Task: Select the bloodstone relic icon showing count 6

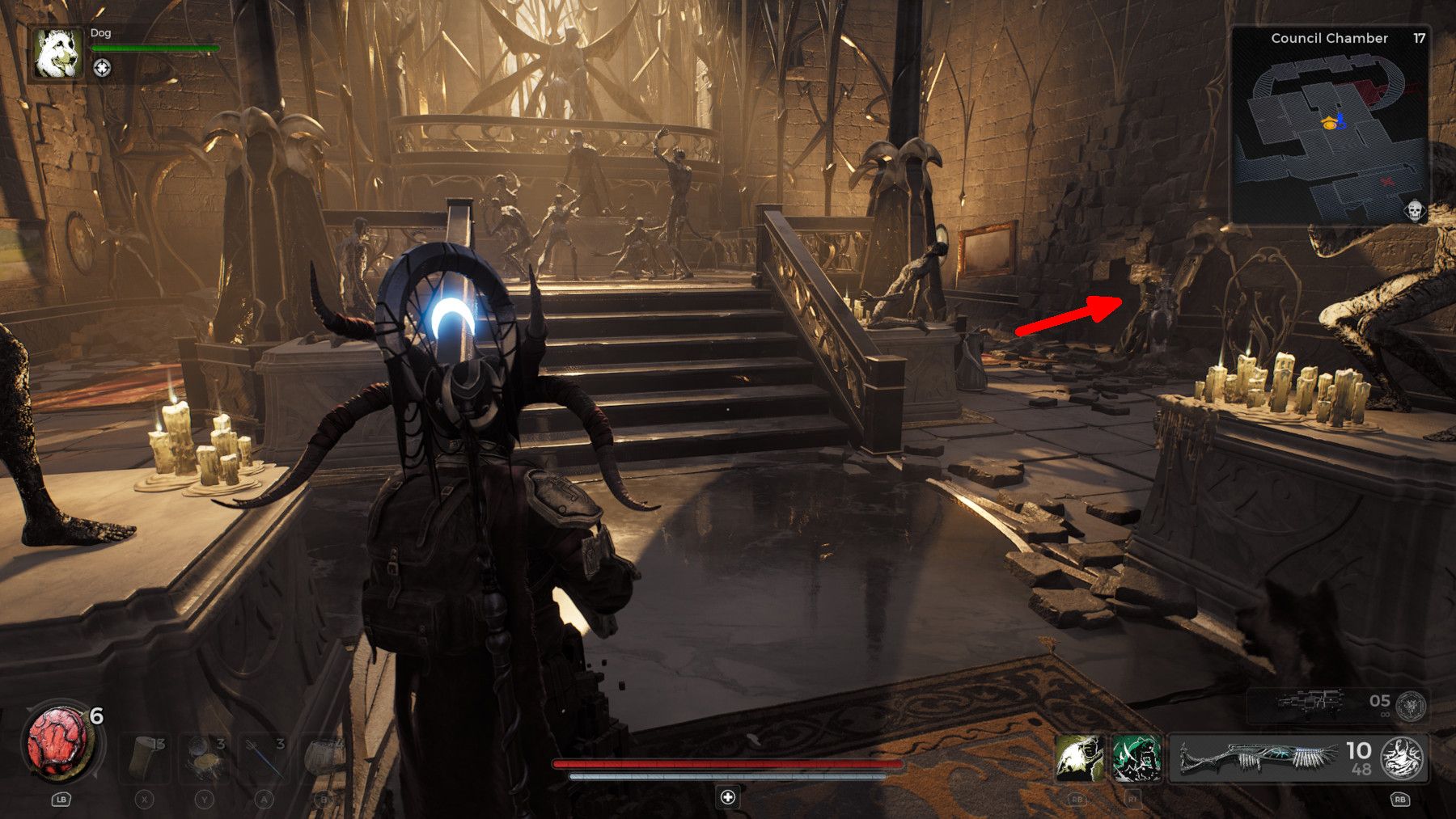Action: pyautogui.click(x=61, y=743)
